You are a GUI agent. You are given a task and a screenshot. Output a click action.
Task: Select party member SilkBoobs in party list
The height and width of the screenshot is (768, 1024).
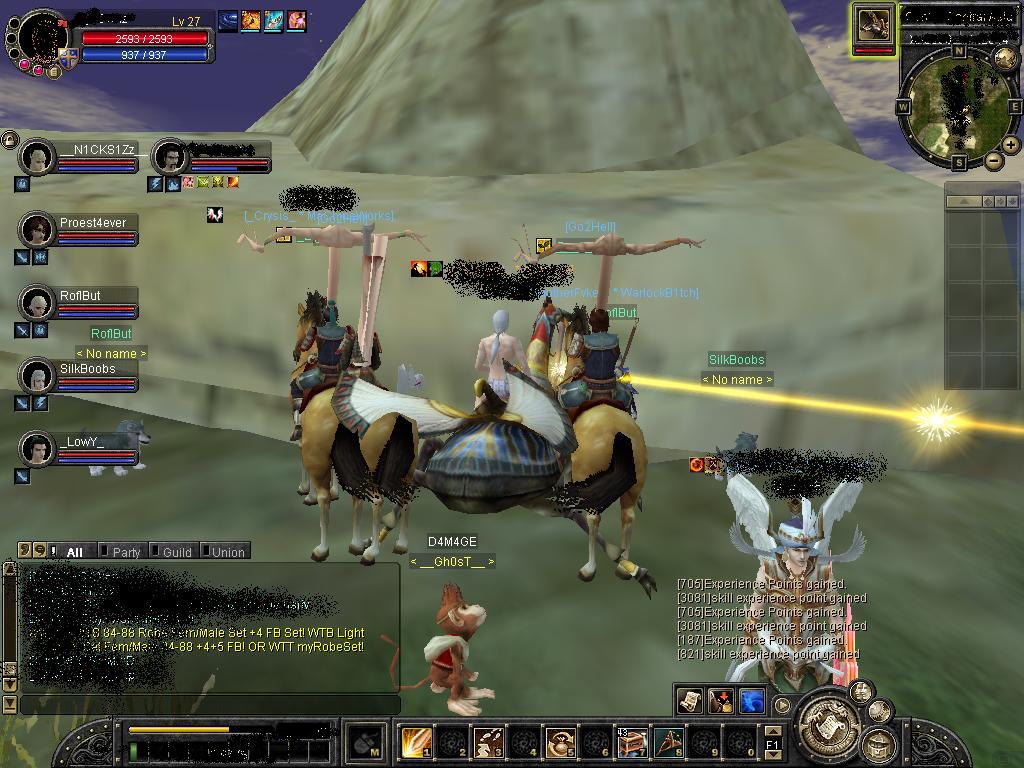pos(38,376)
